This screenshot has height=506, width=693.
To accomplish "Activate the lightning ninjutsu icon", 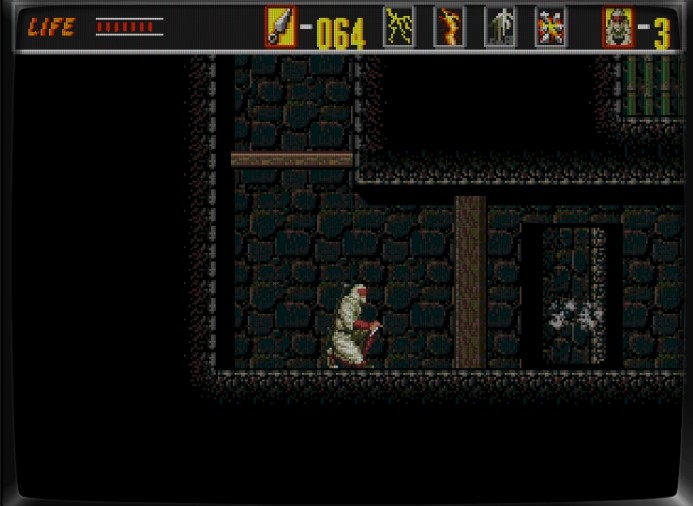I will click(x=399, y=27).
